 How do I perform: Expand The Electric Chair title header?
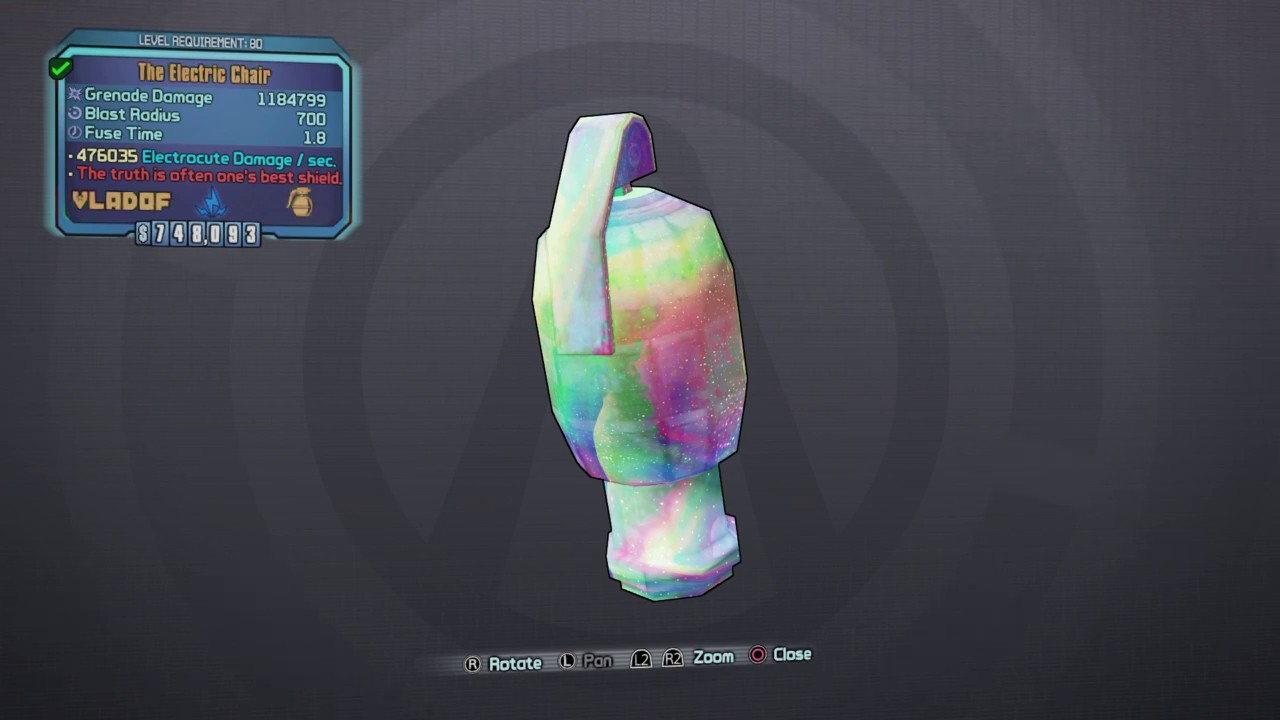tap(204, 74)
